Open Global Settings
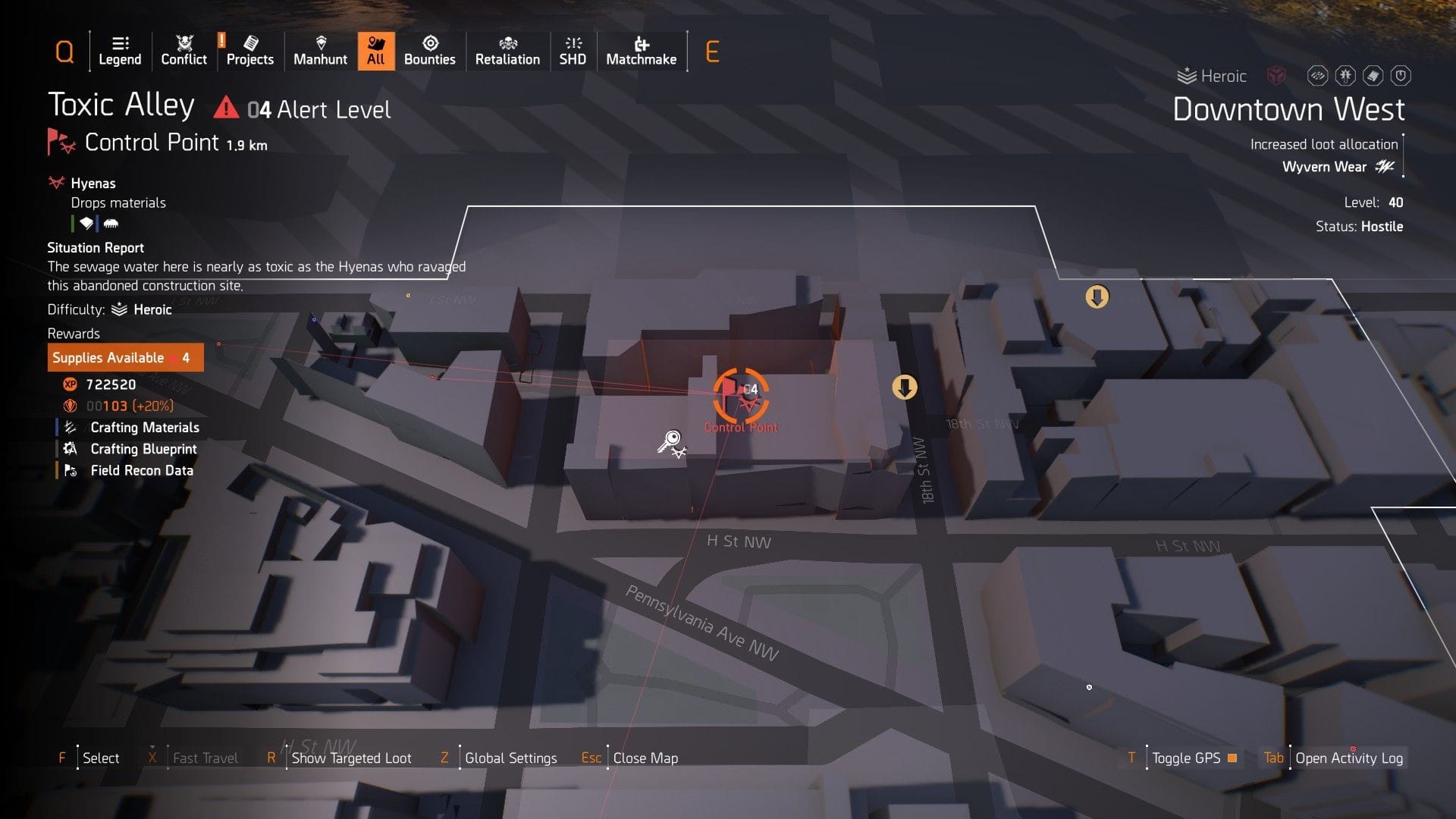Viewport: 1456px width, 819px height. tap(510, 758)
